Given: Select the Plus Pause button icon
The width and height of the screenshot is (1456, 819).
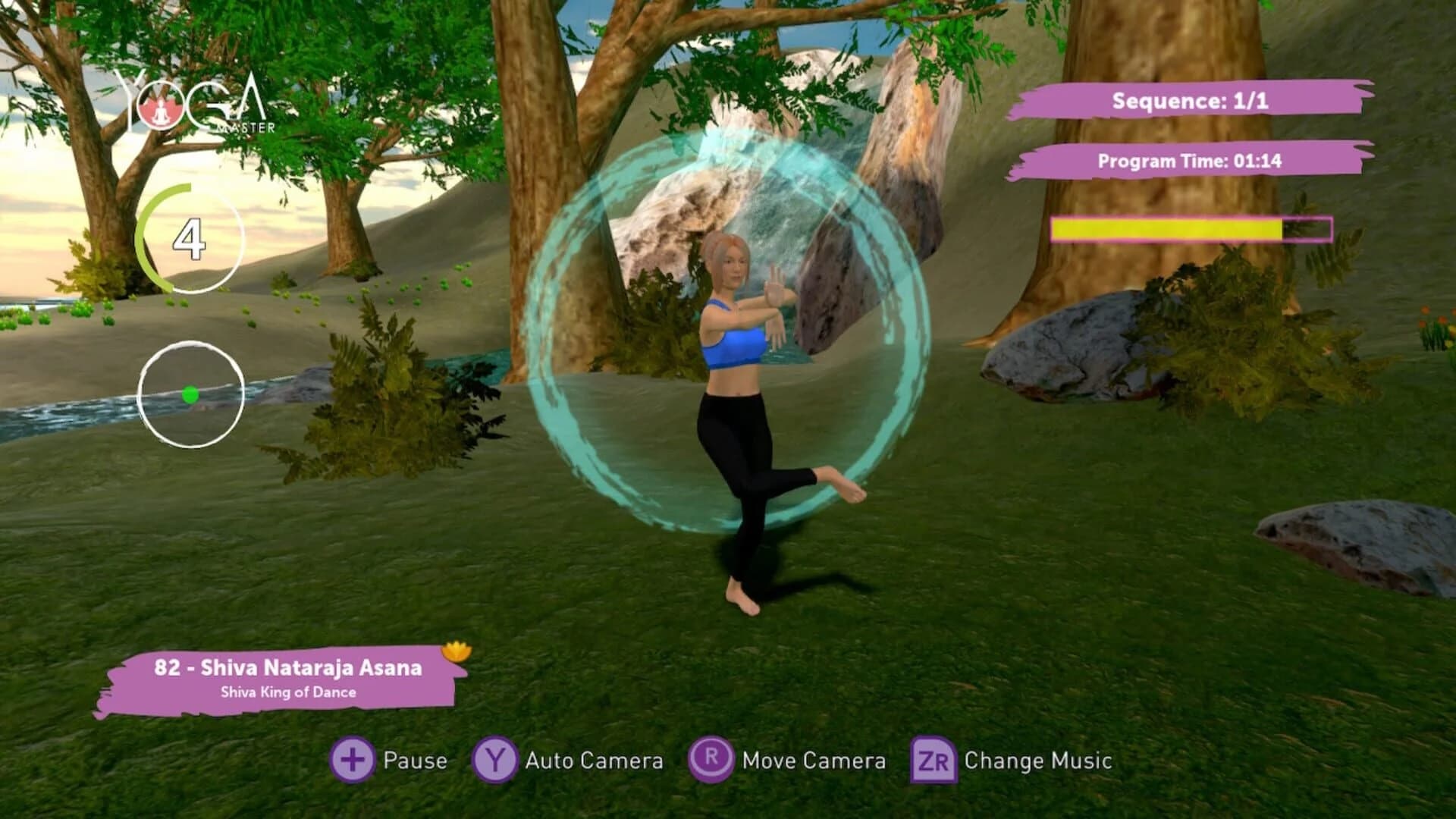Looking at the screenshot, I should pyautogui.click(x=353, y=761).
